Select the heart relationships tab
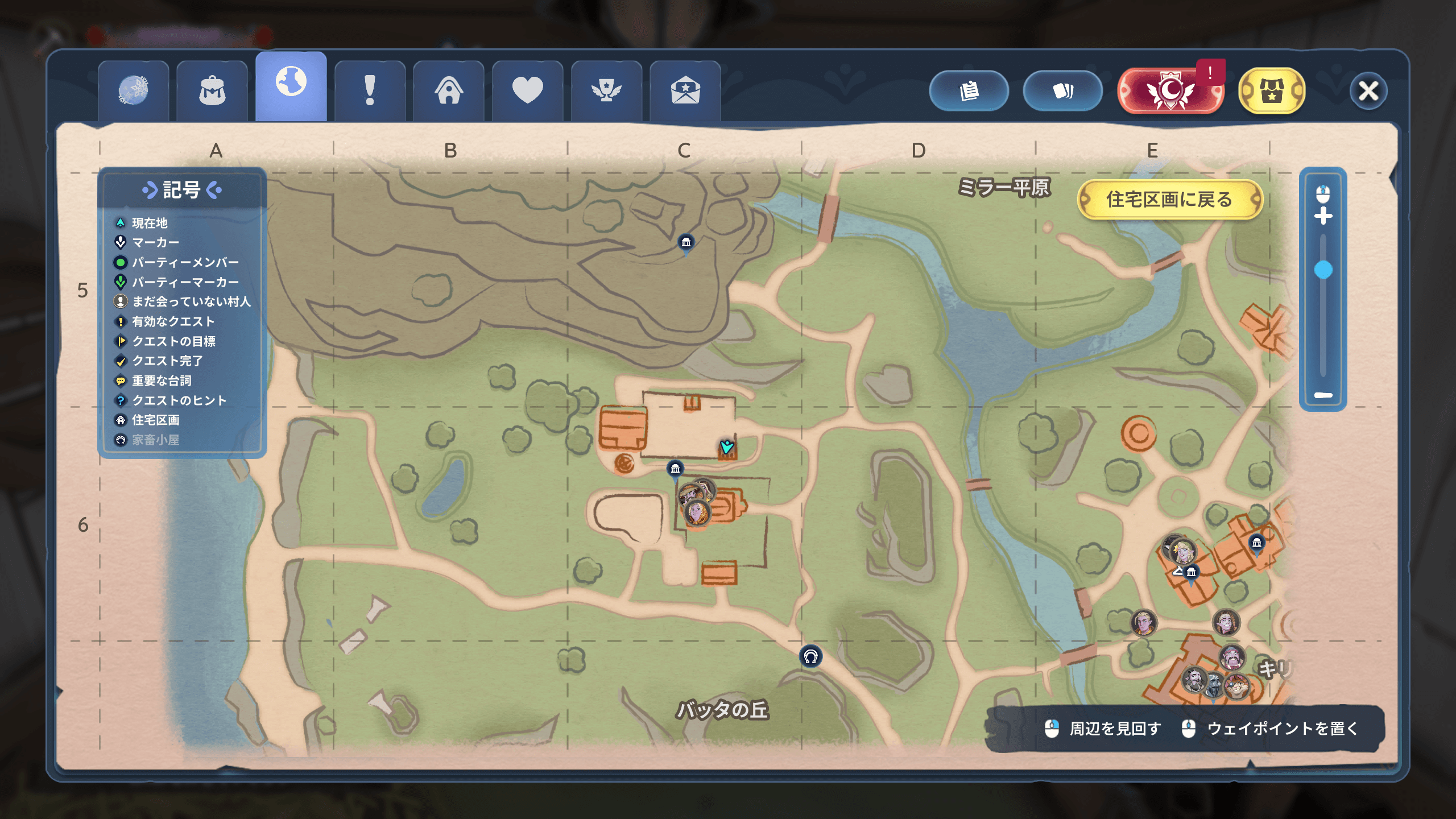Screen dimensions: 1456x819 [527, 91]
